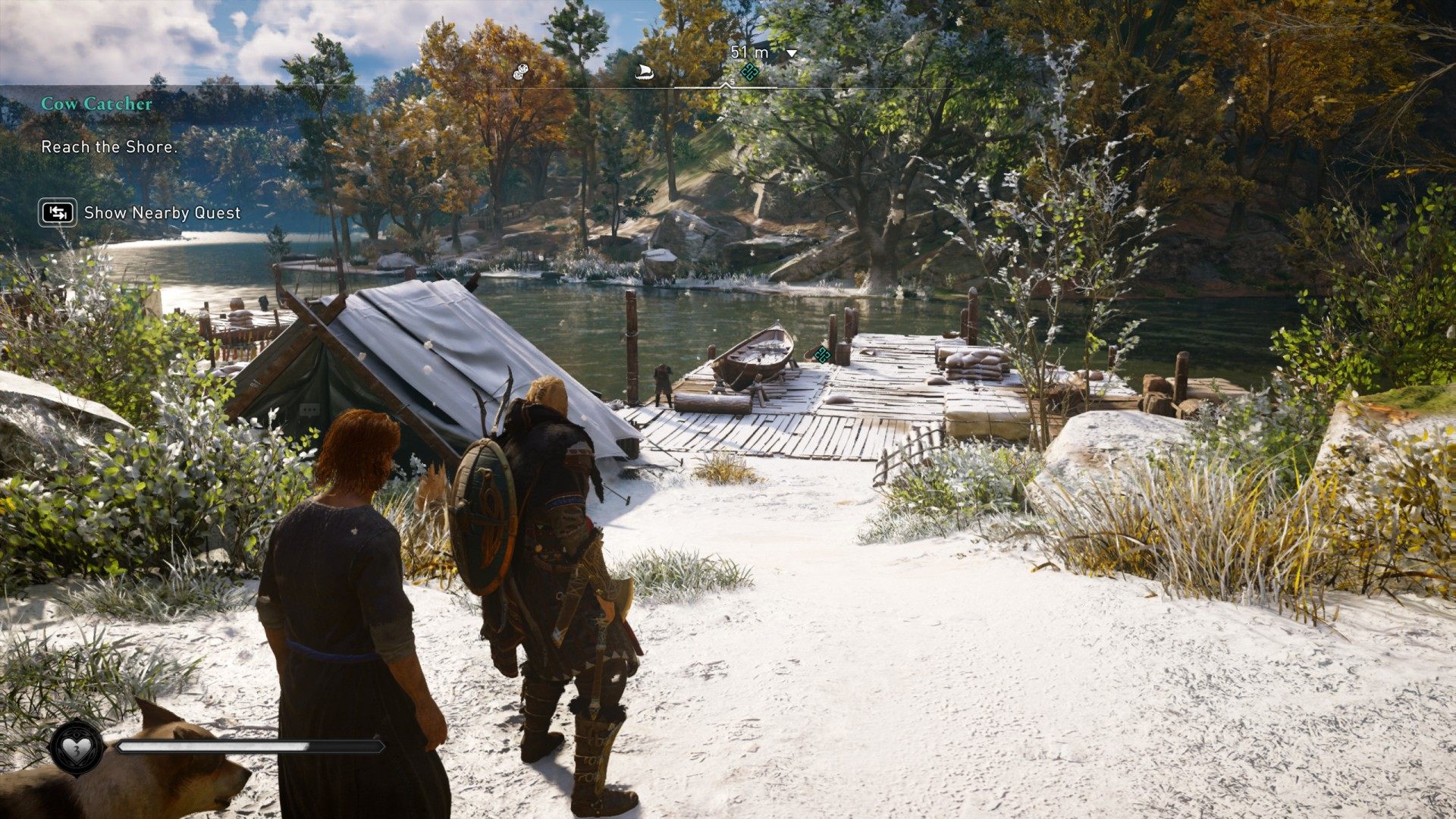
Task: Click the longship icon on compass
Action: (x=645, y=73)
